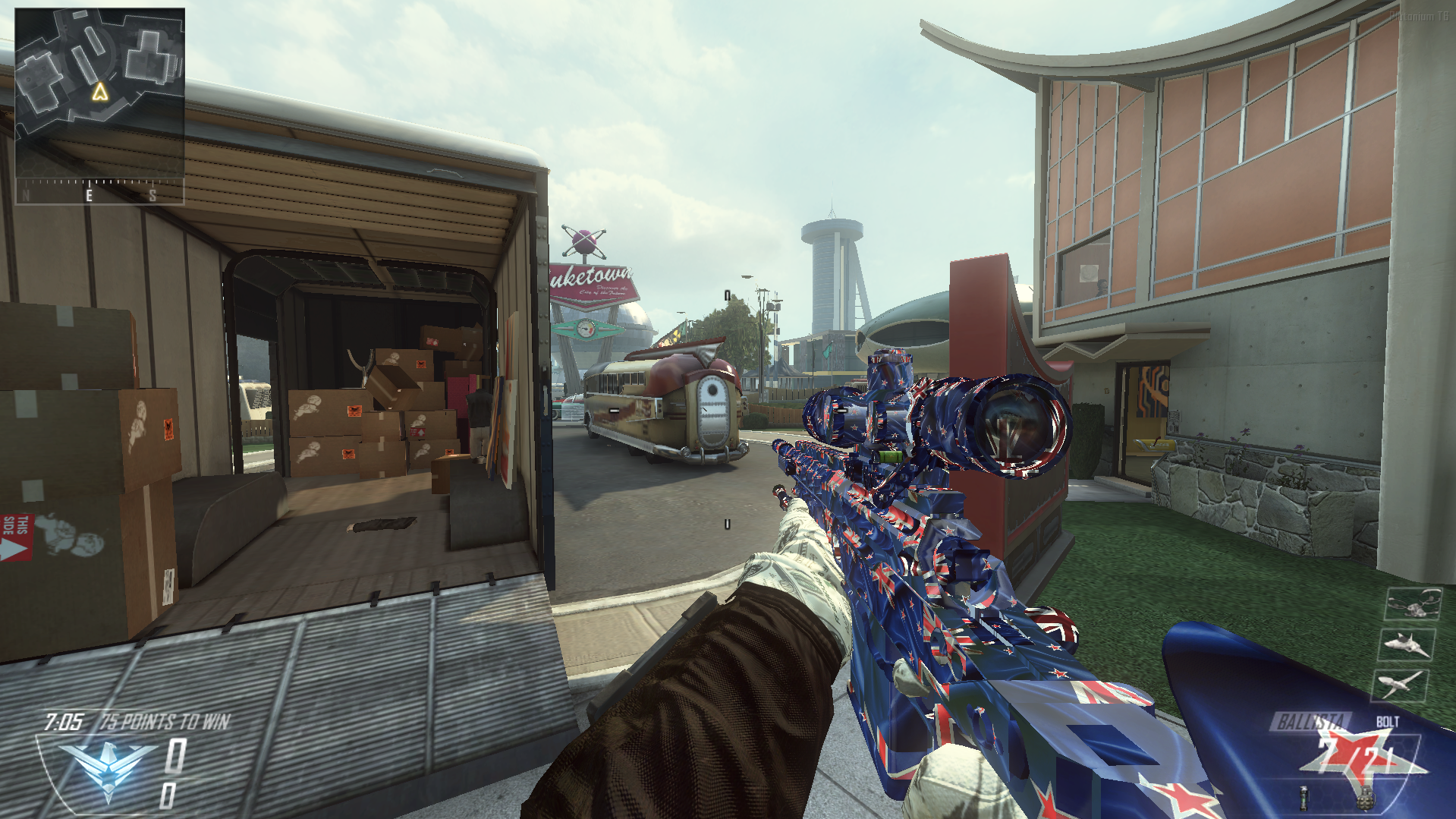Activate the quadrotor drone scorestreak
Screen dimensions: 1456x819
click(1413, 604)
